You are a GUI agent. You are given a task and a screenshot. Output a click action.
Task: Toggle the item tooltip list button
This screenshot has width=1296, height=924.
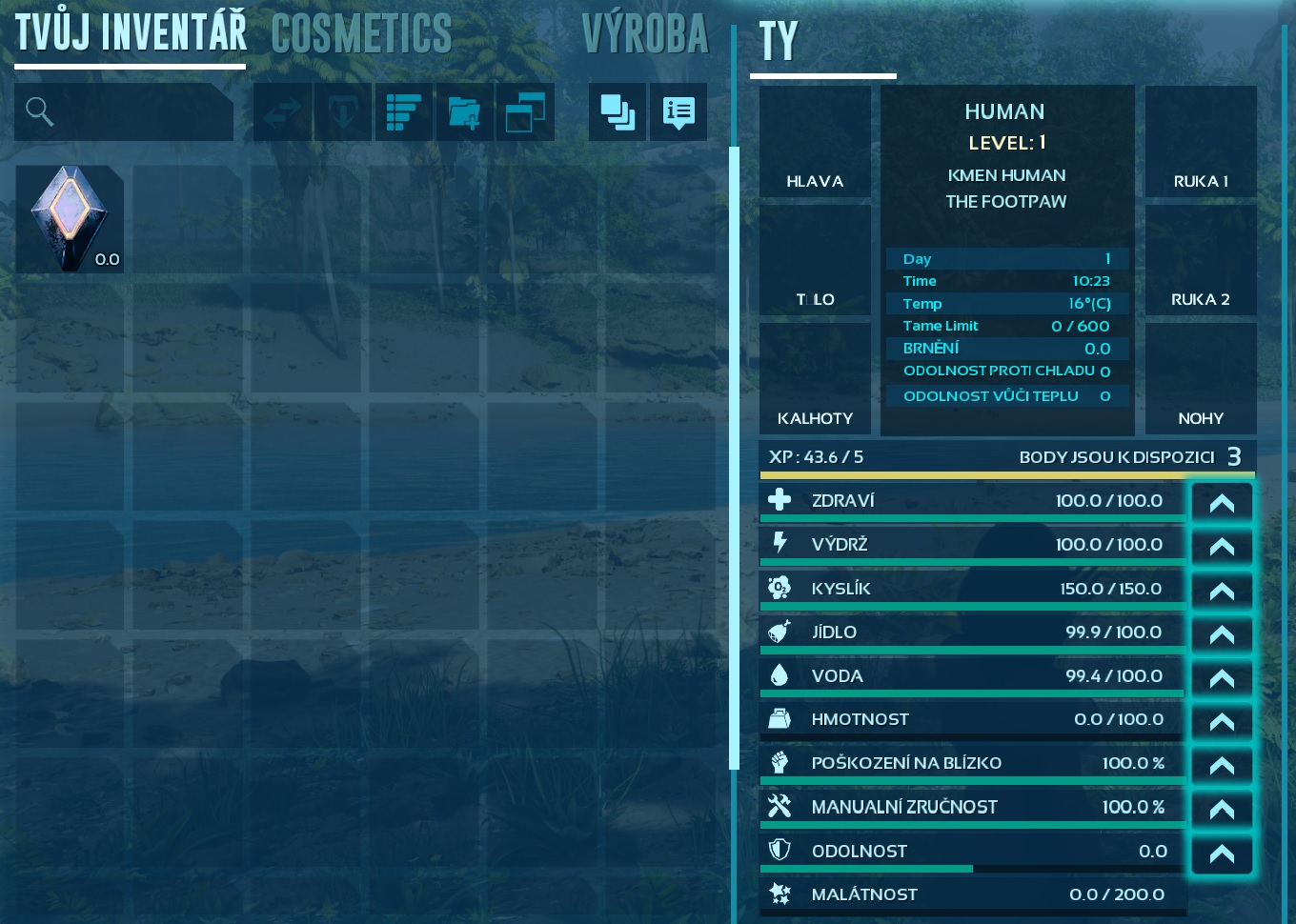(678, 112)
